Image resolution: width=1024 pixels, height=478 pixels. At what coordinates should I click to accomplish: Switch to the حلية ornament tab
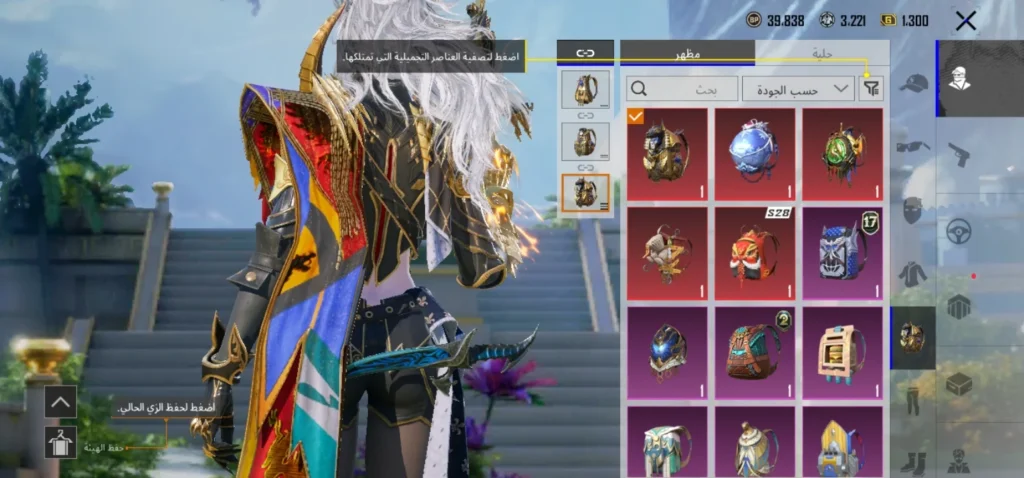[822, 52]
